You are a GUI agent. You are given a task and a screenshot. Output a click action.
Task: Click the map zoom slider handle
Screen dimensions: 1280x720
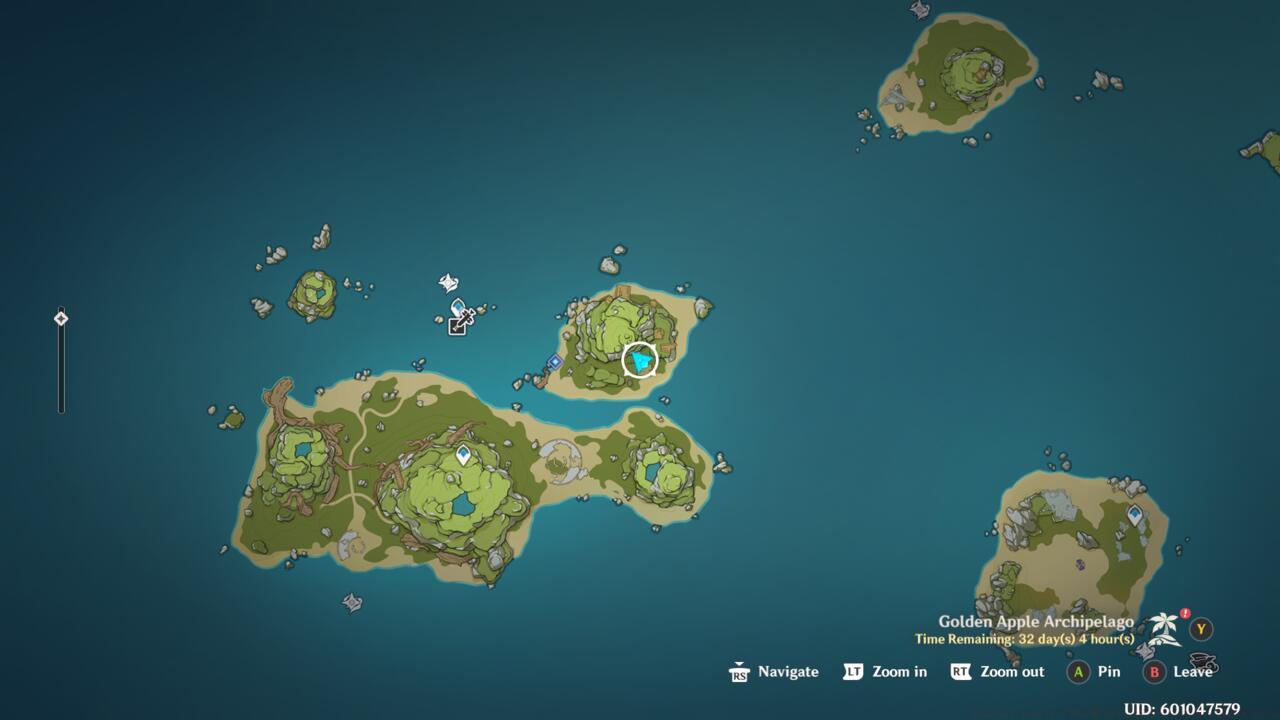61,319
